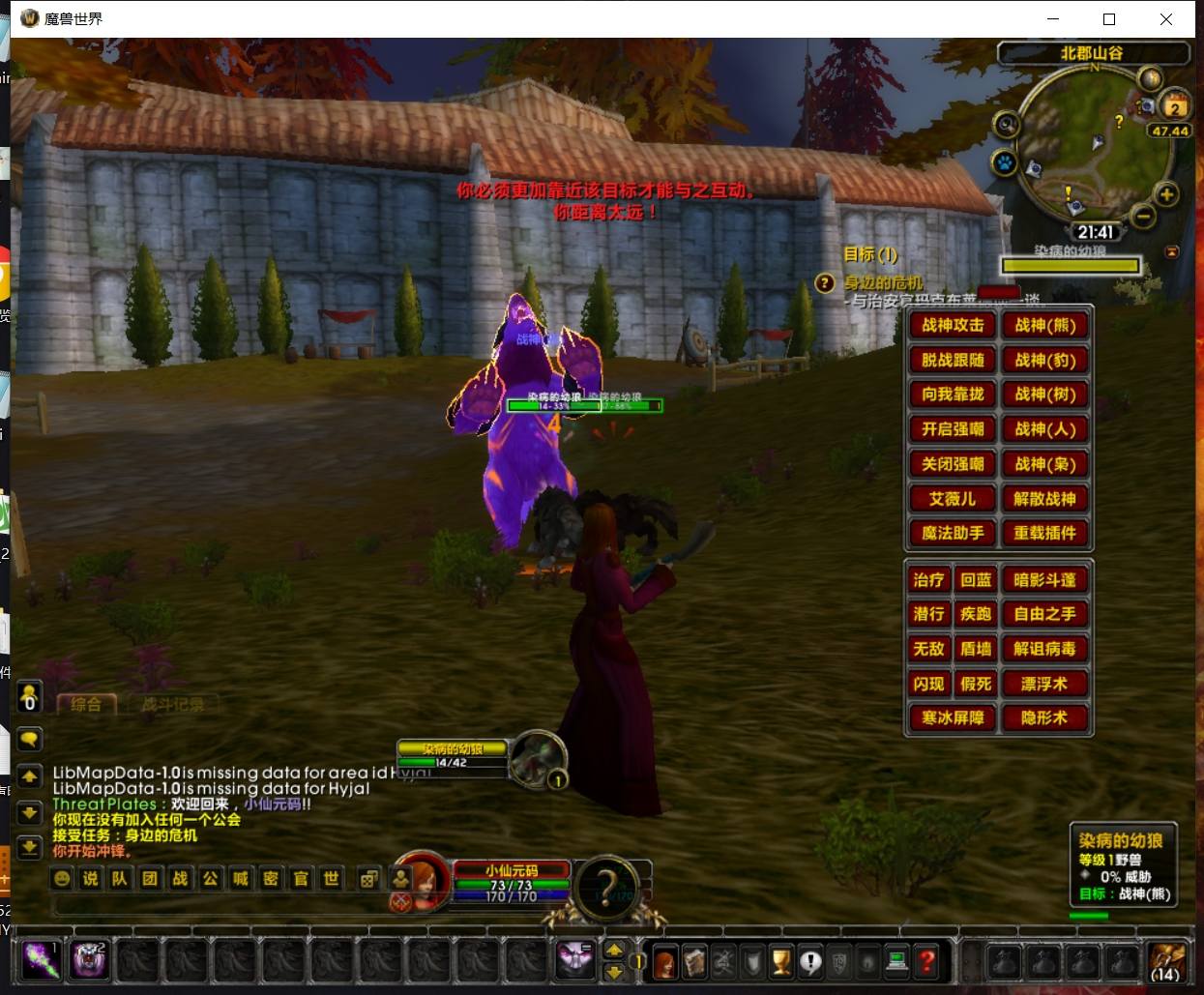Choose the 解散战神 dismiss button
Image resolution: width=1204 pixels, height=995 pixels.
(1044, 499)
